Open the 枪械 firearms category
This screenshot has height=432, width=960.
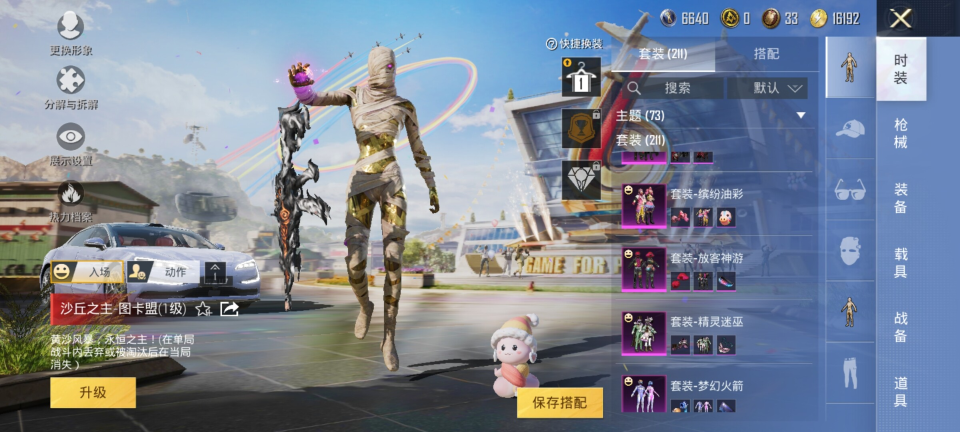(900, 133)
